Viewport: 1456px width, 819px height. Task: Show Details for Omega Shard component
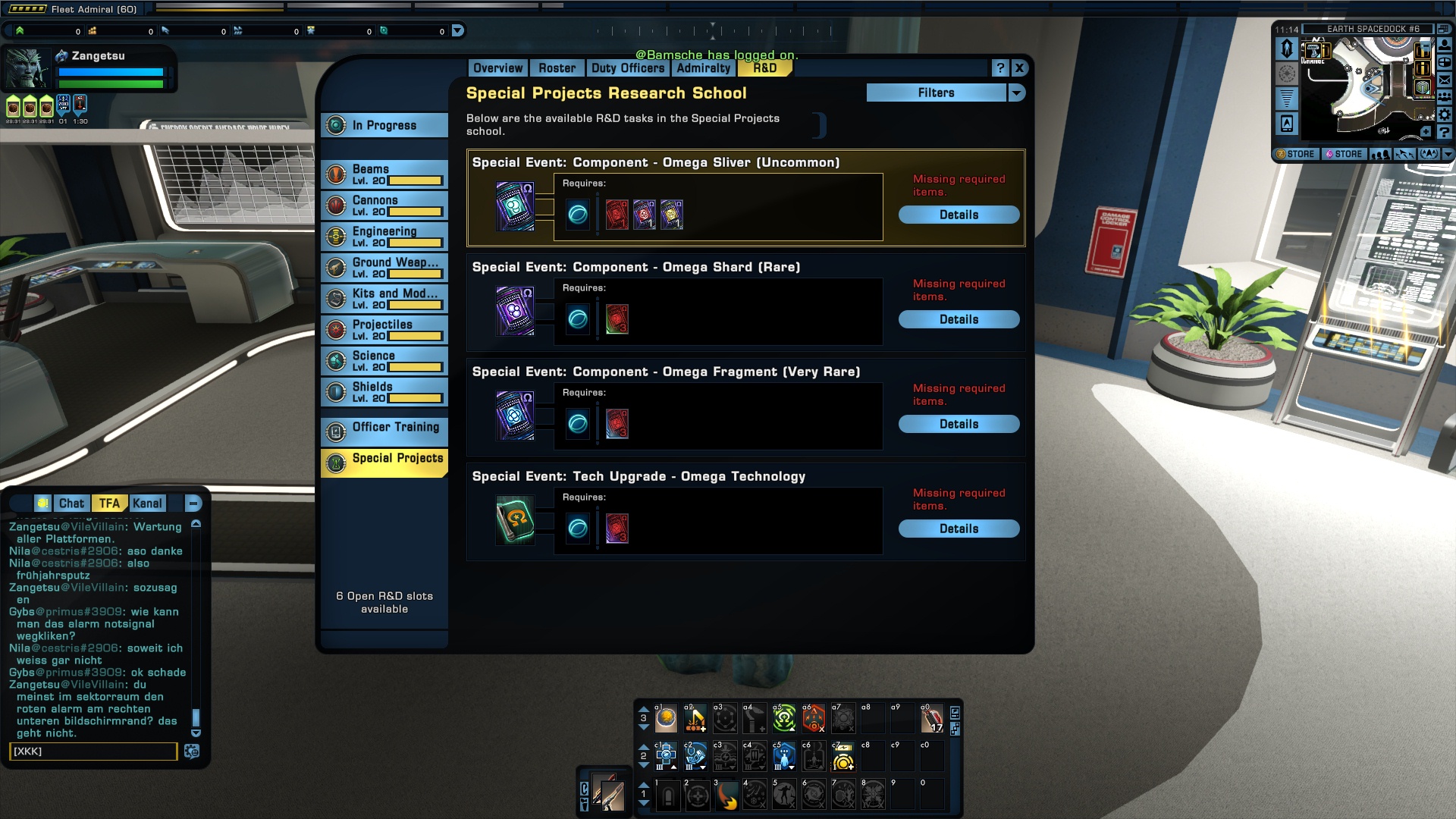click(x=959, y=319)
